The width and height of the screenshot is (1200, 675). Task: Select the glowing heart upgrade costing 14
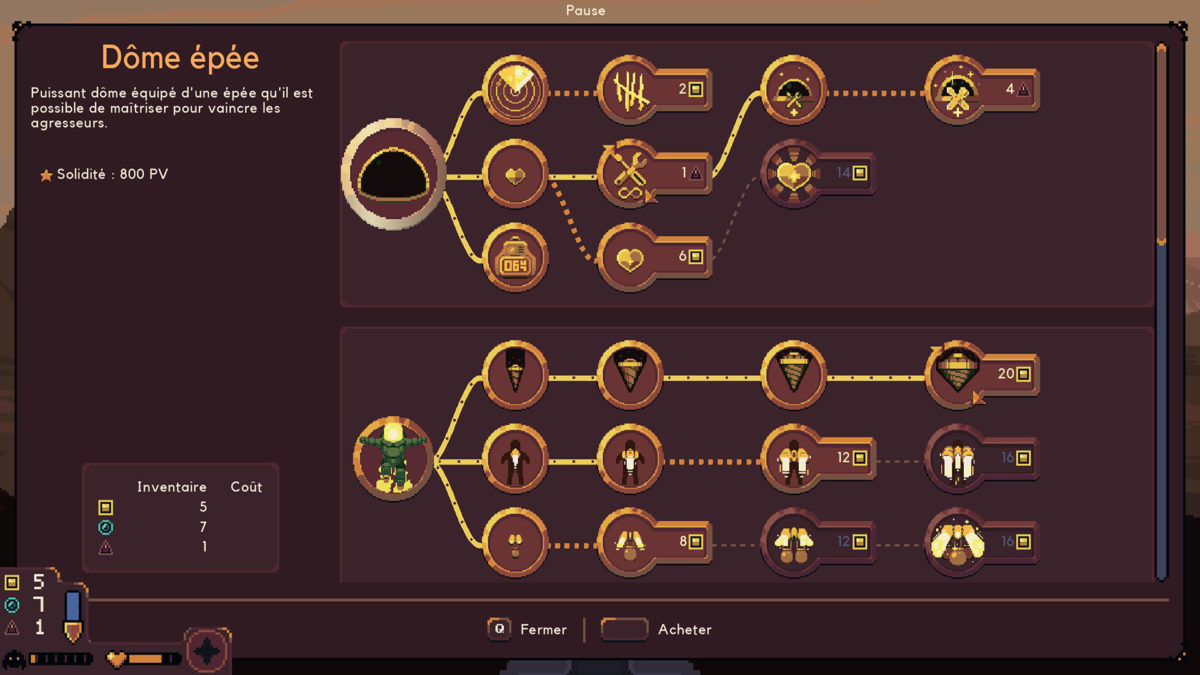click(794, 174)
